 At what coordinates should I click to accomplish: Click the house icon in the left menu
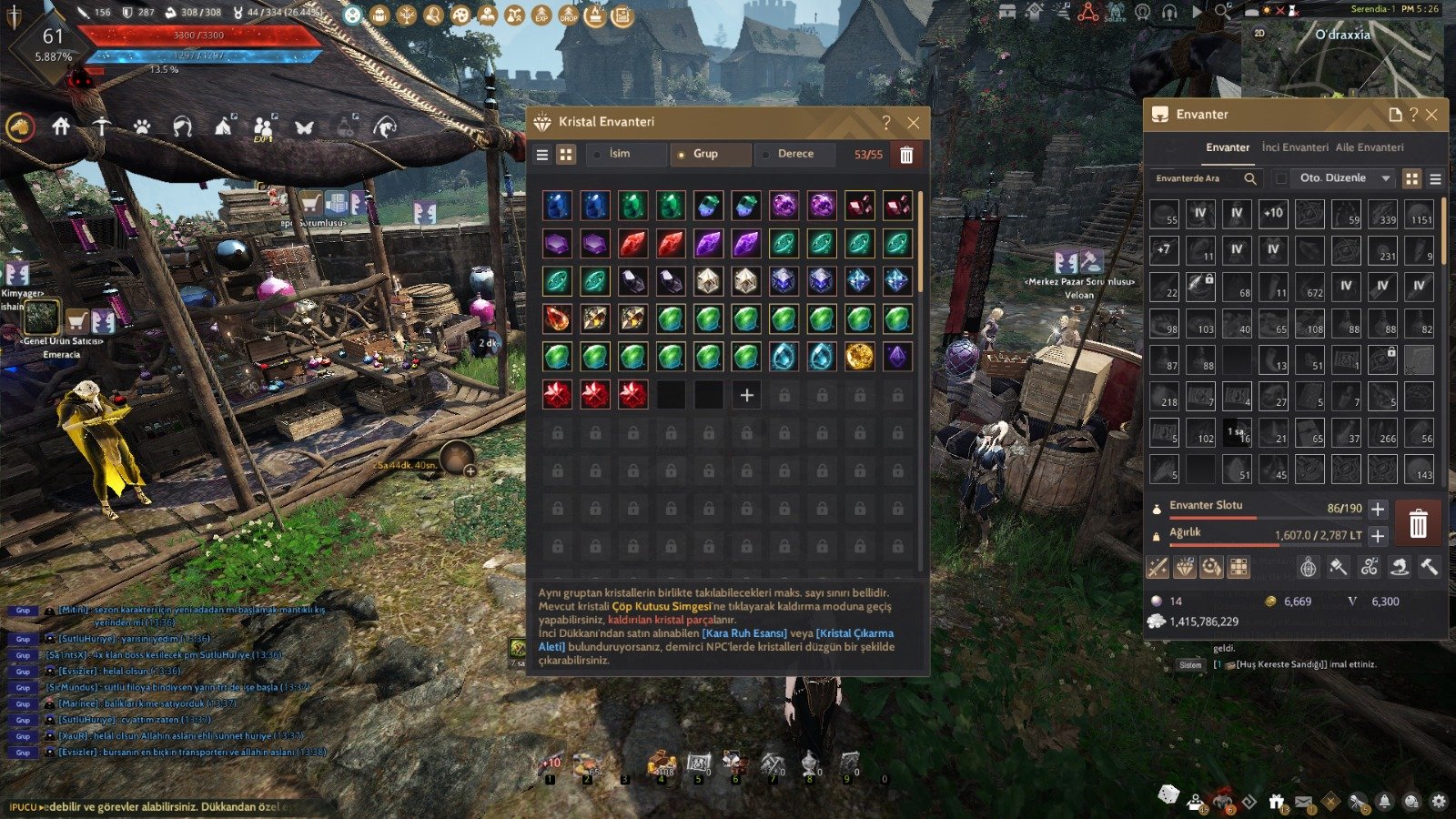(61, 126)
